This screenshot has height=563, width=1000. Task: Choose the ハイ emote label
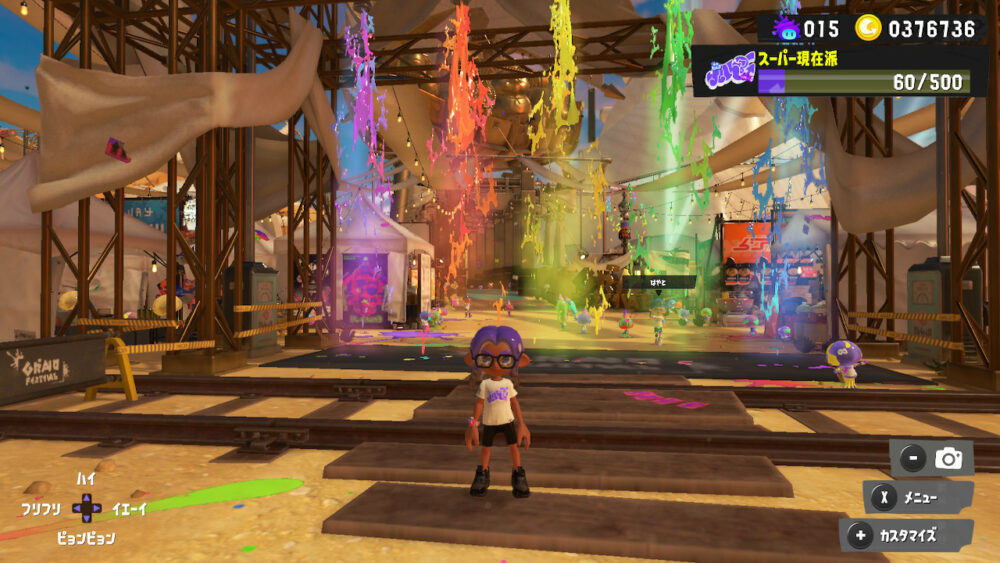(x=86, y=480)
